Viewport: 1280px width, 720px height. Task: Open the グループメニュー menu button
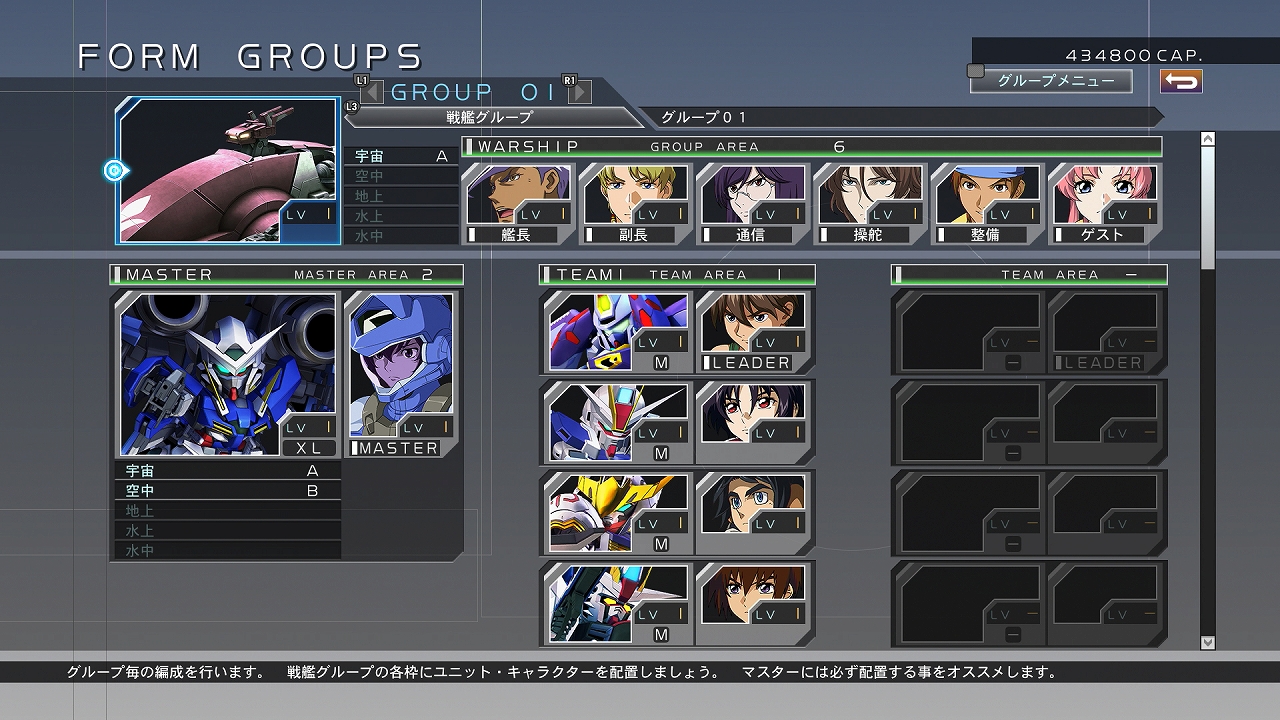(x=1052, y=81)
